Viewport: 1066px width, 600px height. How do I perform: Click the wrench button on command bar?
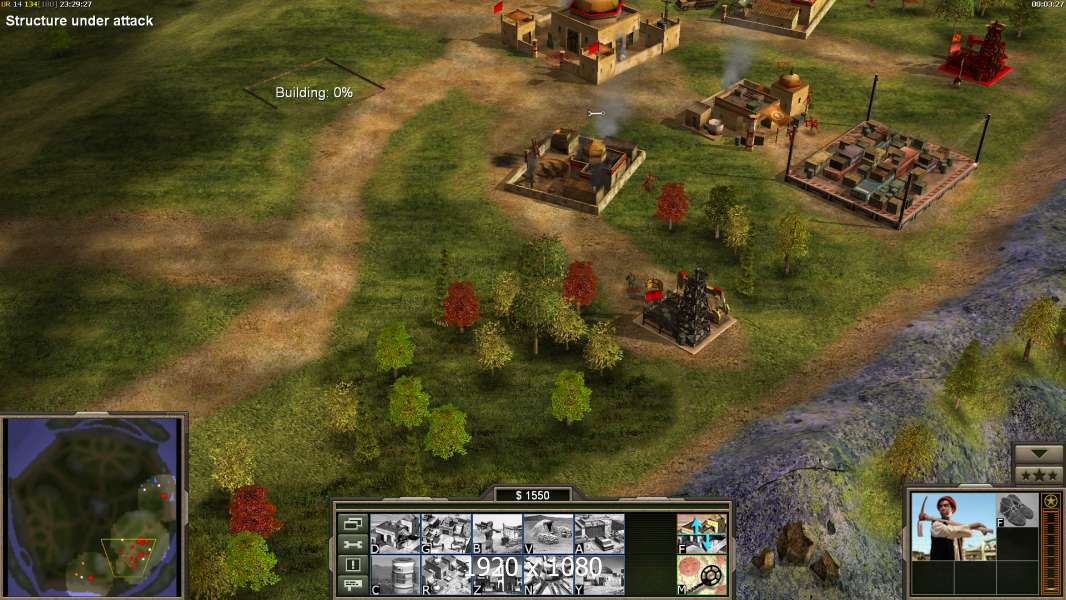pyautogui.click(x=352, y=544)
